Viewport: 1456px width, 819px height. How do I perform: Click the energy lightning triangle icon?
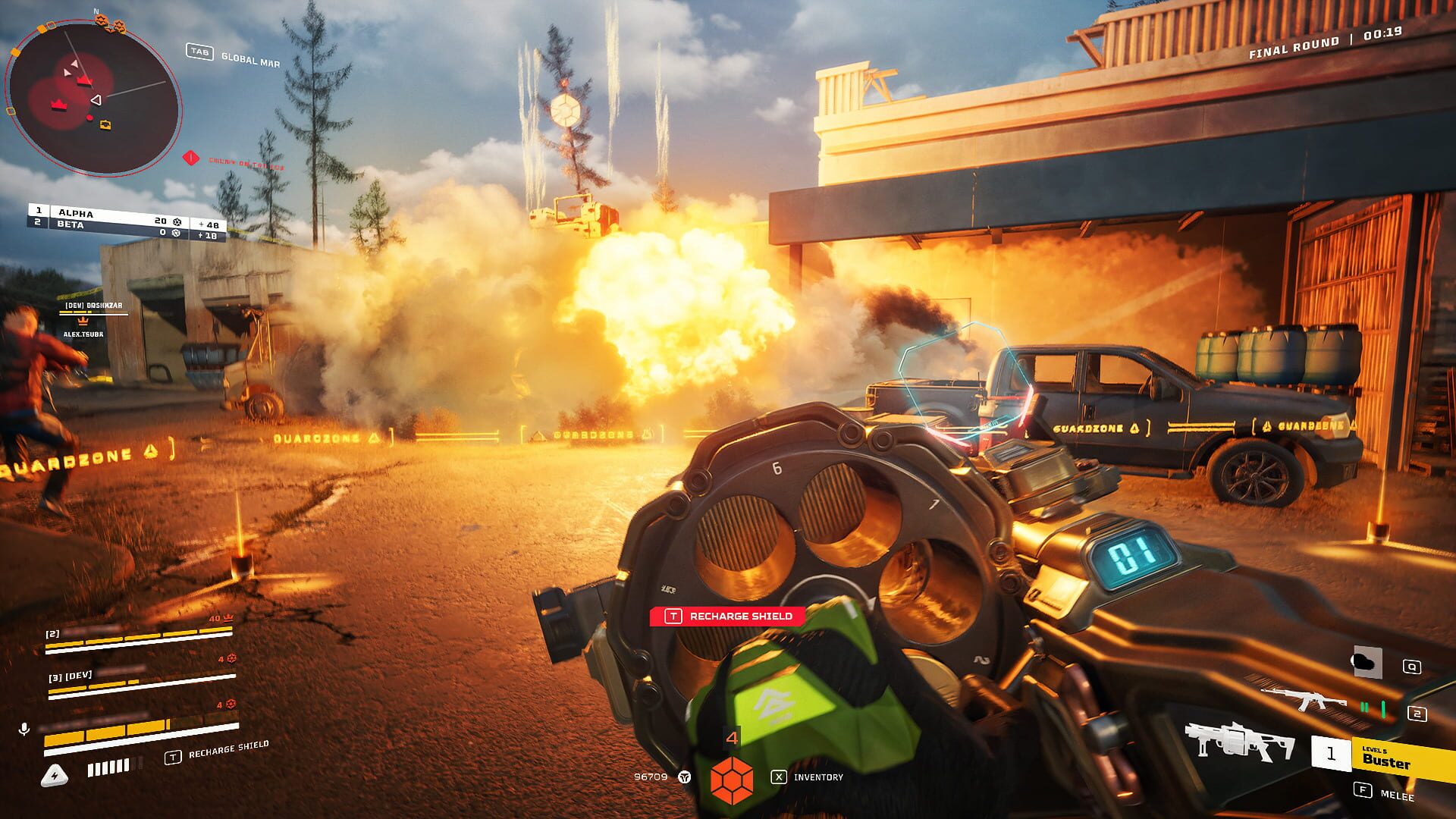(53, 773)
